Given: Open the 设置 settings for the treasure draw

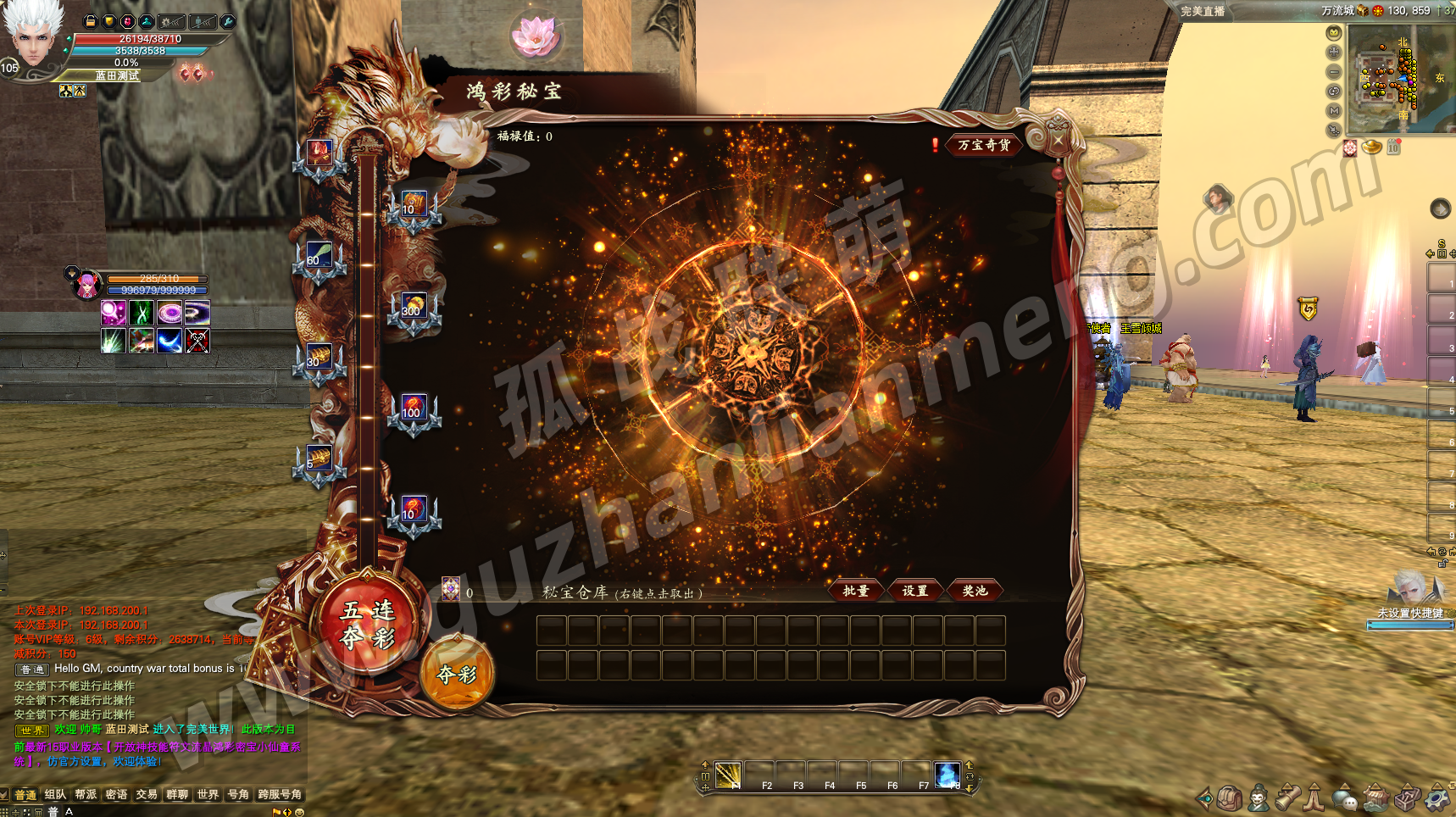Looking at the screenshot, I should (914, 591).
